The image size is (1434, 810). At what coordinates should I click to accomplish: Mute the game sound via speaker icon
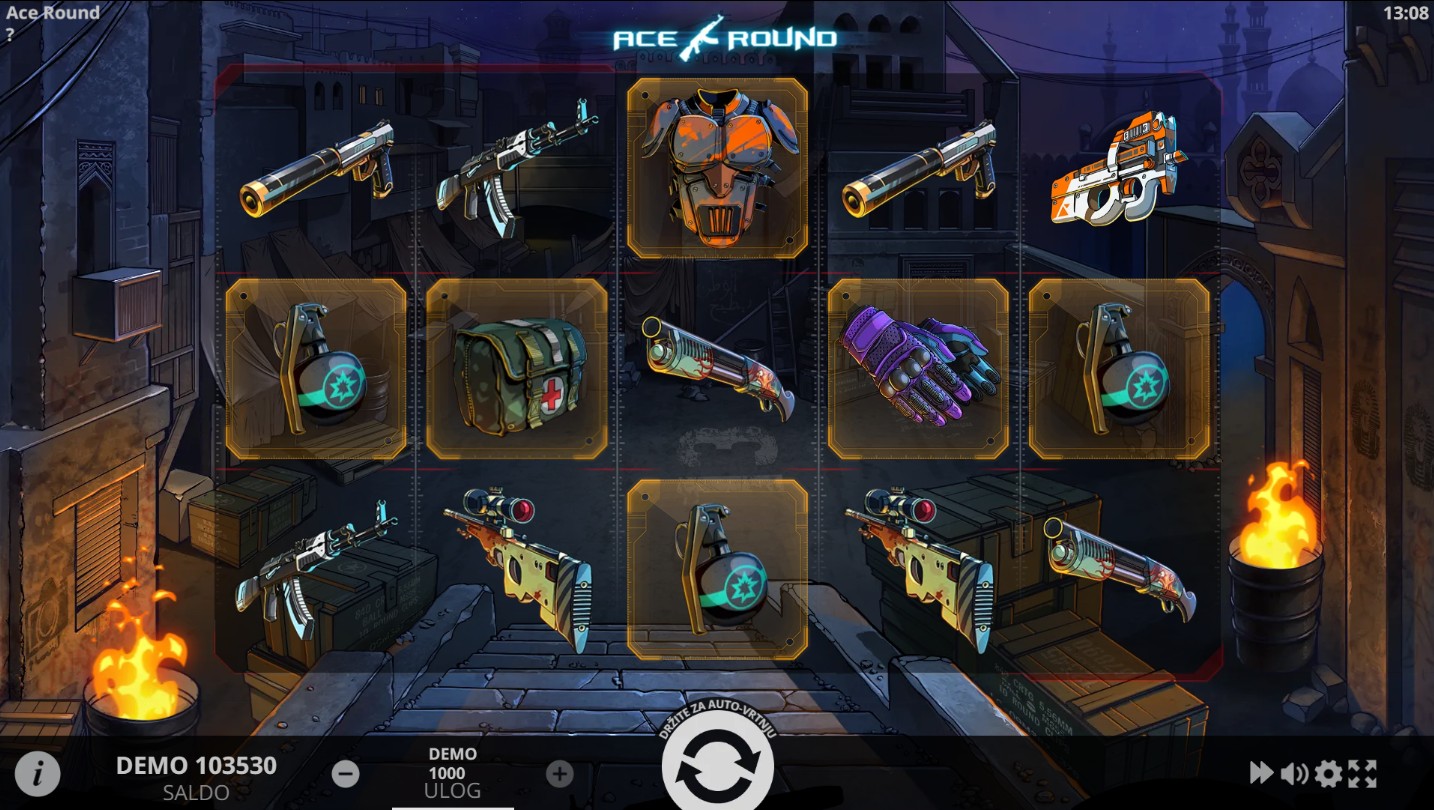1294,773
